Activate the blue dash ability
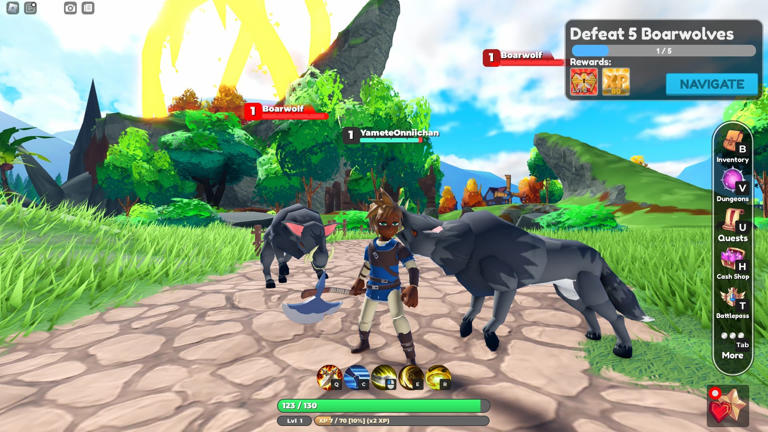The height and width of the screenshot is (432, 768). (x=357, y=377)
